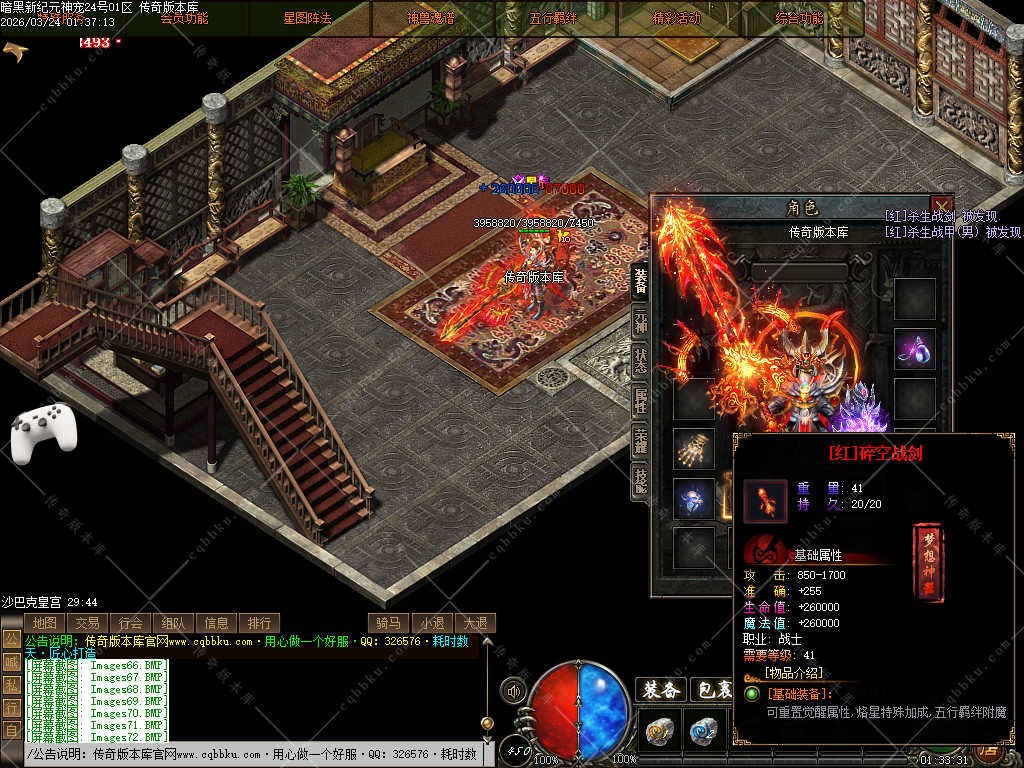The height and width of the screenshot is (768, 1024).
Task: Switch to the 技能 skills tab
Action: coord(640,482)
